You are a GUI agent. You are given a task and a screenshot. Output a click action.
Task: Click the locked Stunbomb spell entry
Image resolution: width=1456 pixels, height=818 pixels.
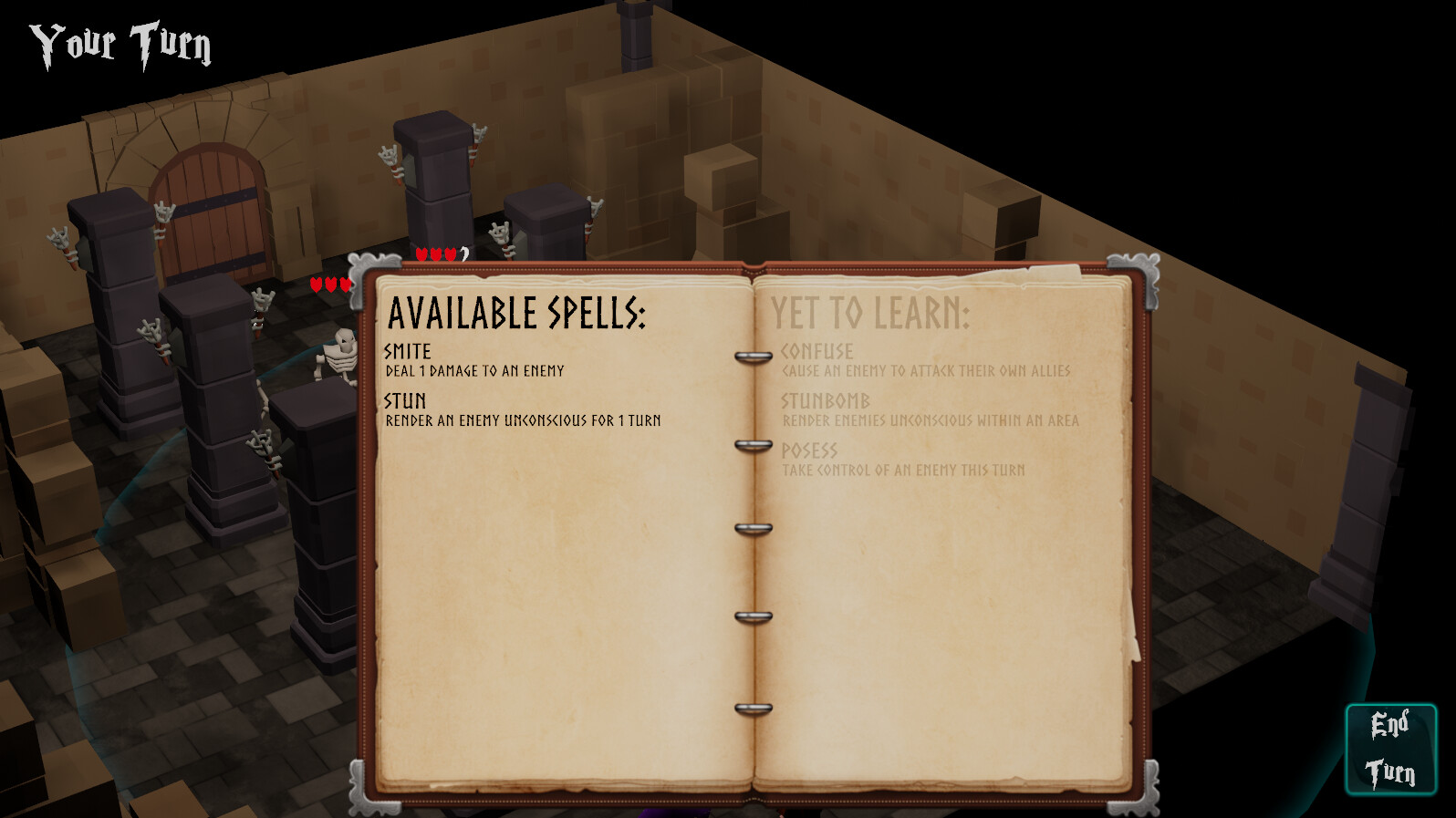(x=825, y=401)
